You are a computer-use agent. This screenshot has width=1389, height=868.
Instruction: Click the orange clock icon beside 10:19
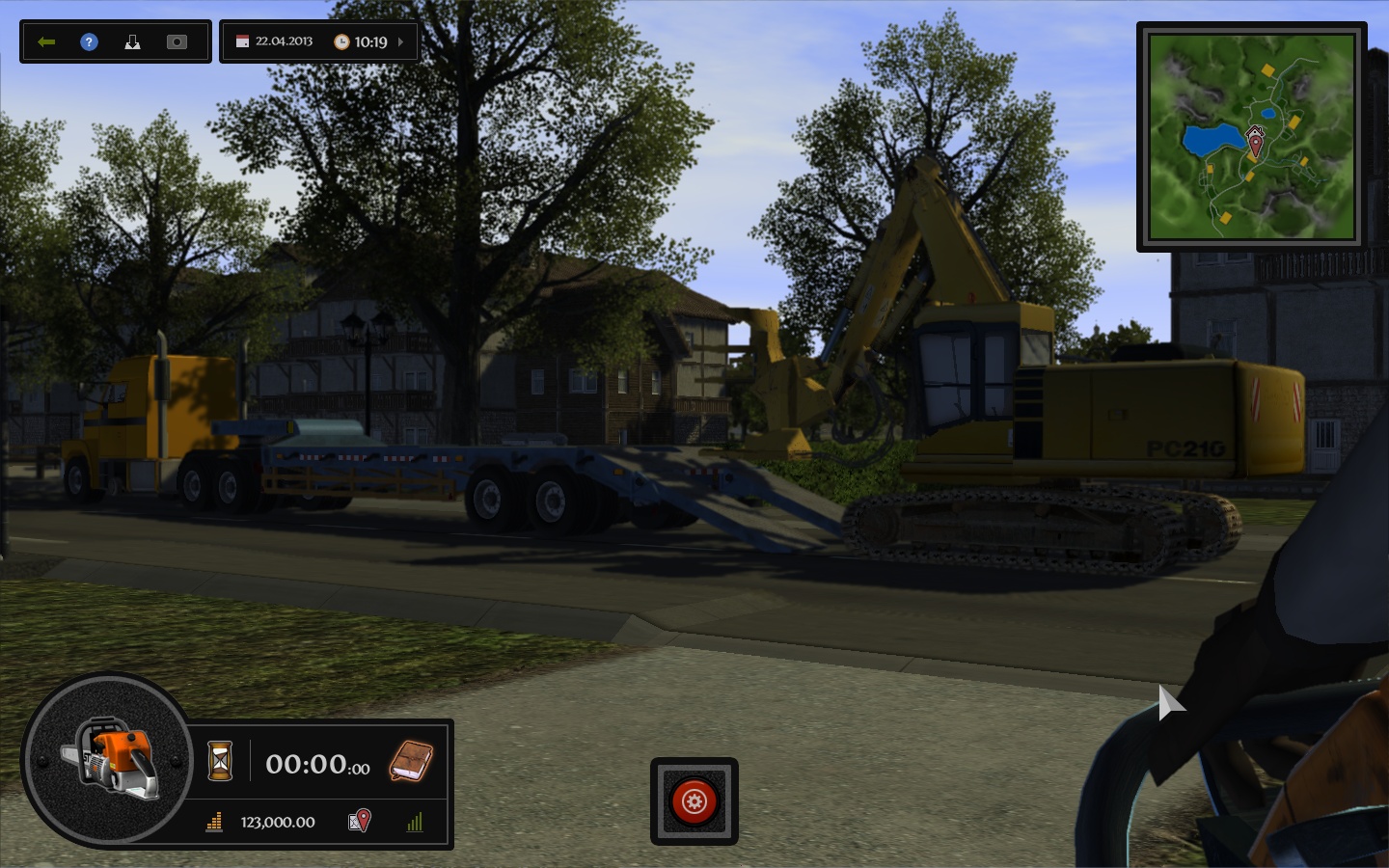pyautogui.click(x=343, y=41)
